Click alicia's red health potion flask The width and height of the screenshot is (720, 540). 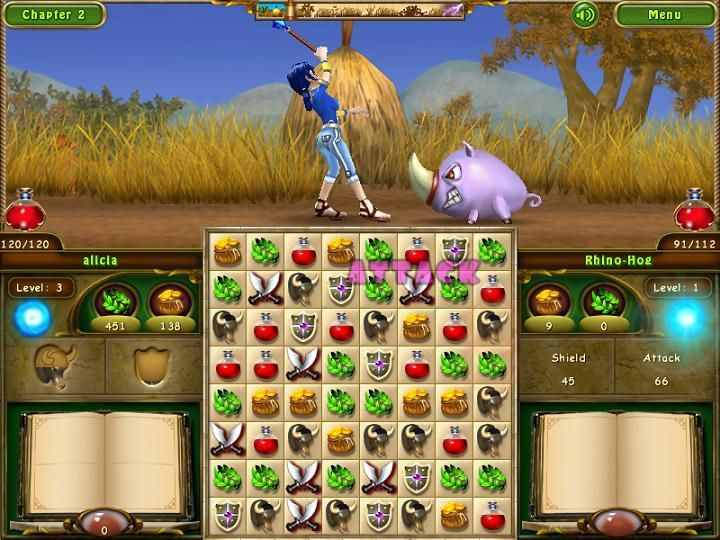click(x=24, y=211)
